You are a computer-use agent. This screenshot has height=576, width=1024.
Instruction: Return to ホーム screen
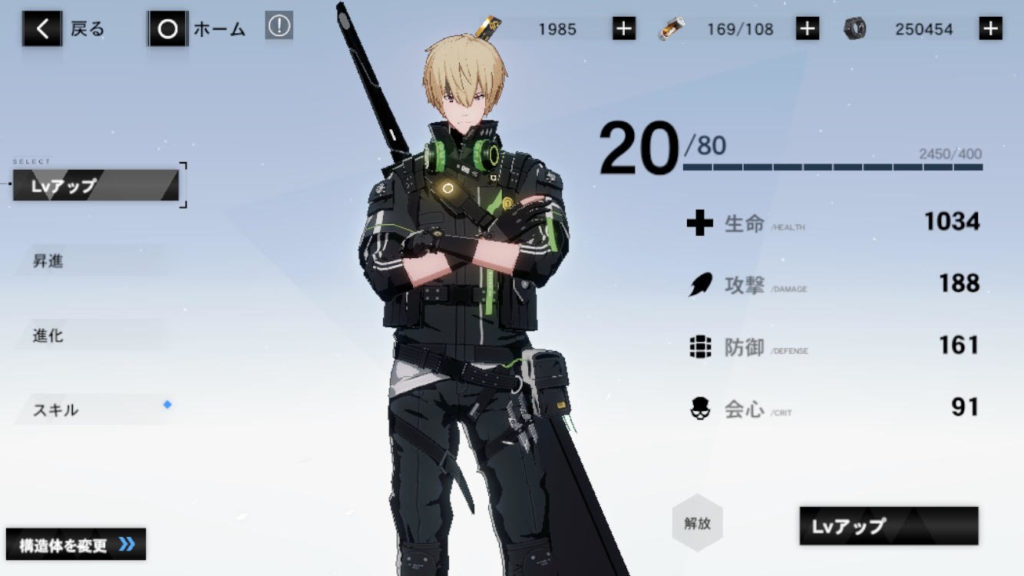tap(198, 29)
